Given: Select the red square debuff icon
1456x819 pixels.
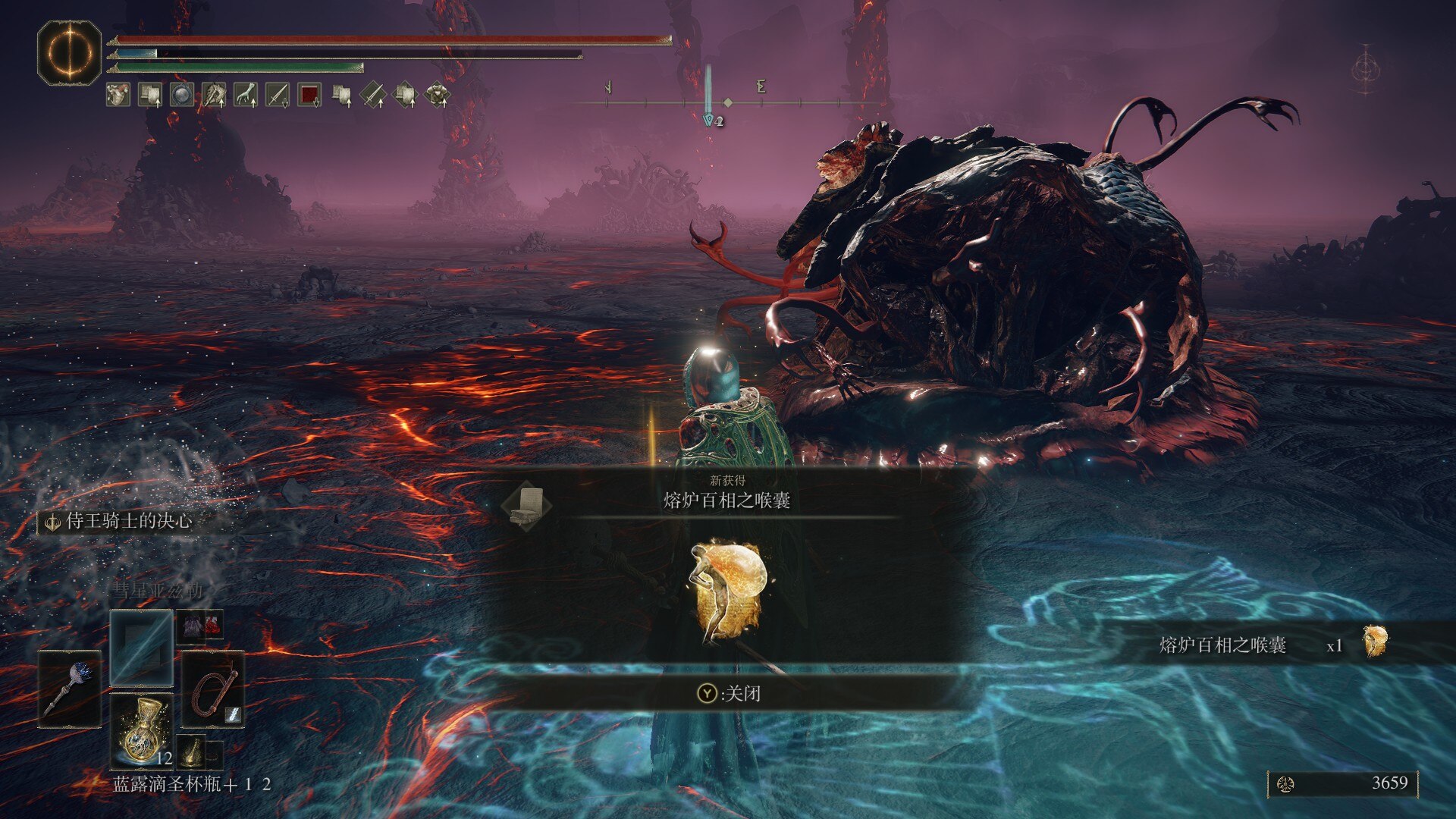Looking at the screenshot, I should [x=309, y=95].
